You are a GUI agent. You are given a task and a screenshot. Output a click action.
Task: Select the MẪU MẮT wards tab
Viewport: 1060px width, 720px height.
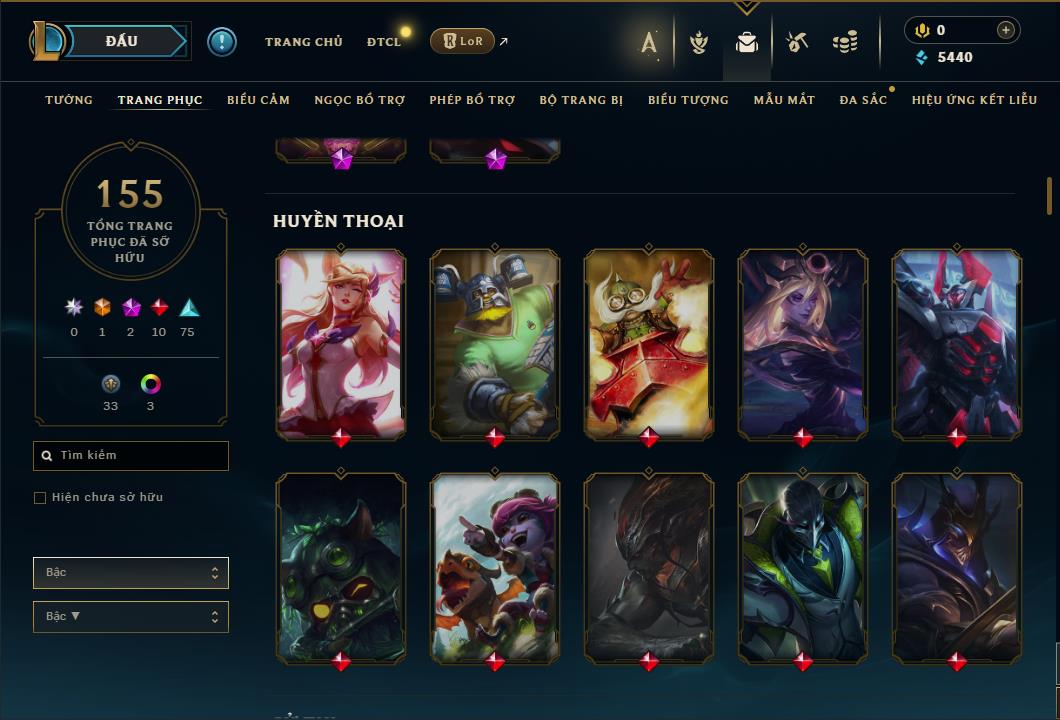[x=784, y=100]
